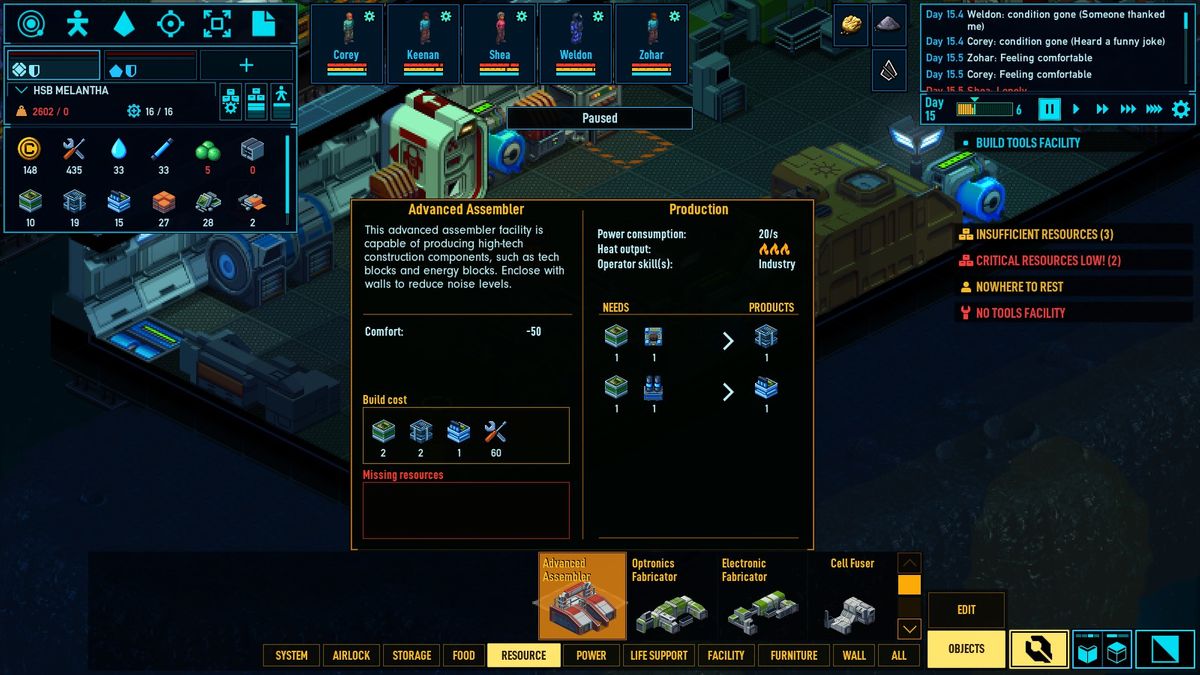
Task: Select the Advanced Assembler build item
Action: pyautogui.click(x=582, y=596)
